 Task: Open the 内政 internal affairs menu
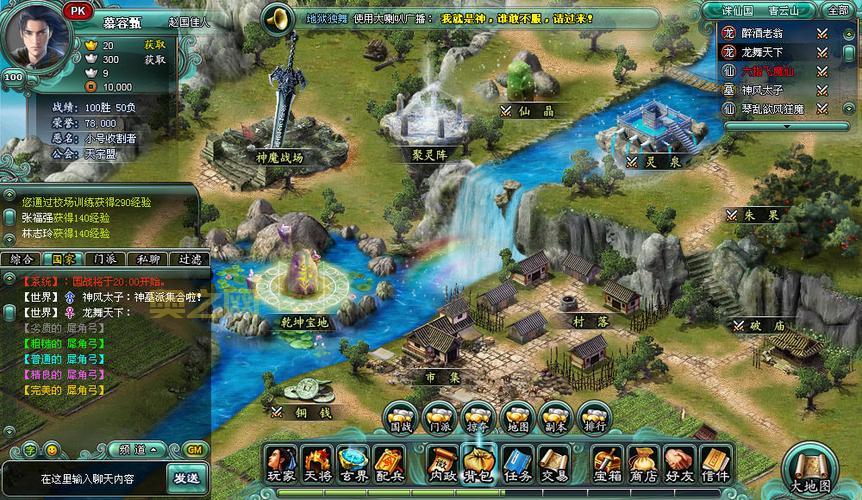[x=442, y=463]
